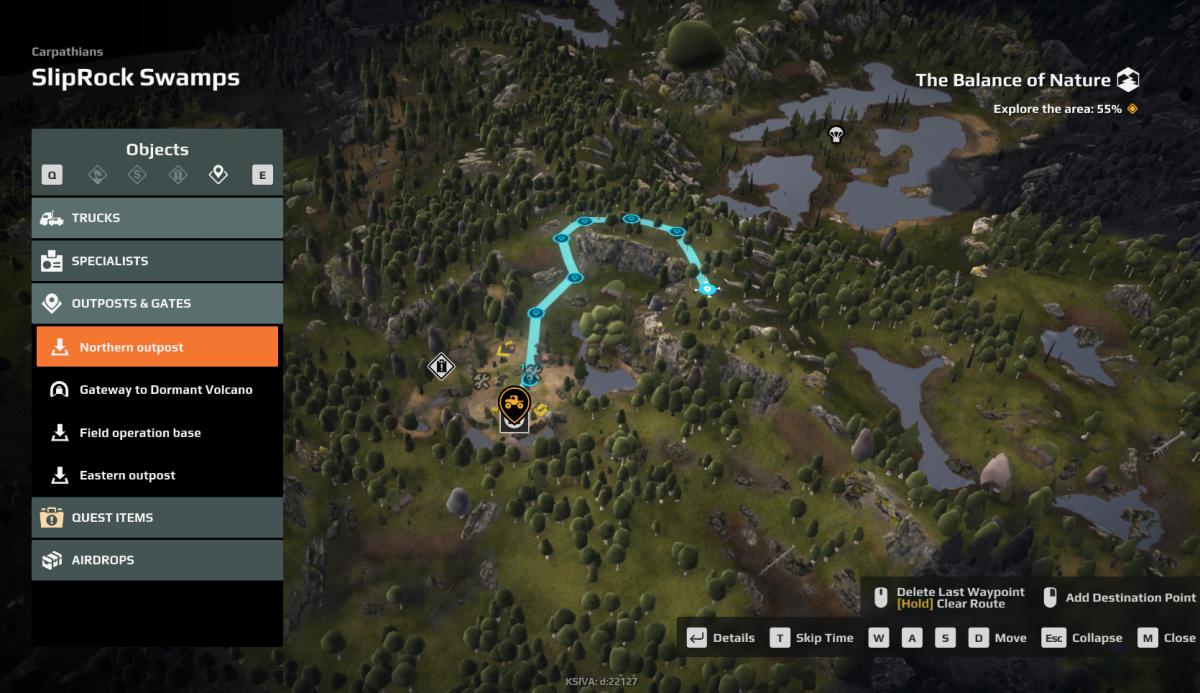
Task: Expand the Trucks category
Action: [157, 218]
